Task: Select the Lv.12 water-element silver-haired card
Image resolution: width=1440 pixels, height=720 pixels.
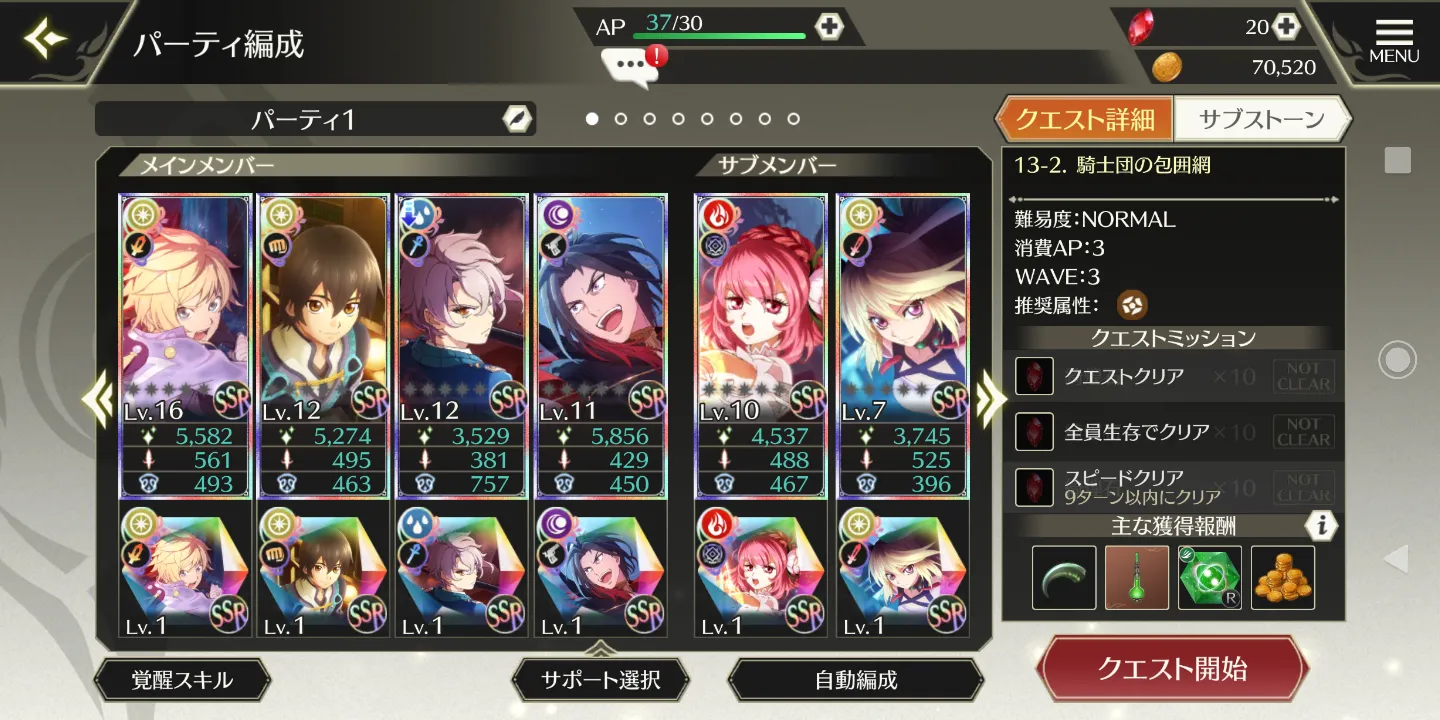Action: coord(462,345)
